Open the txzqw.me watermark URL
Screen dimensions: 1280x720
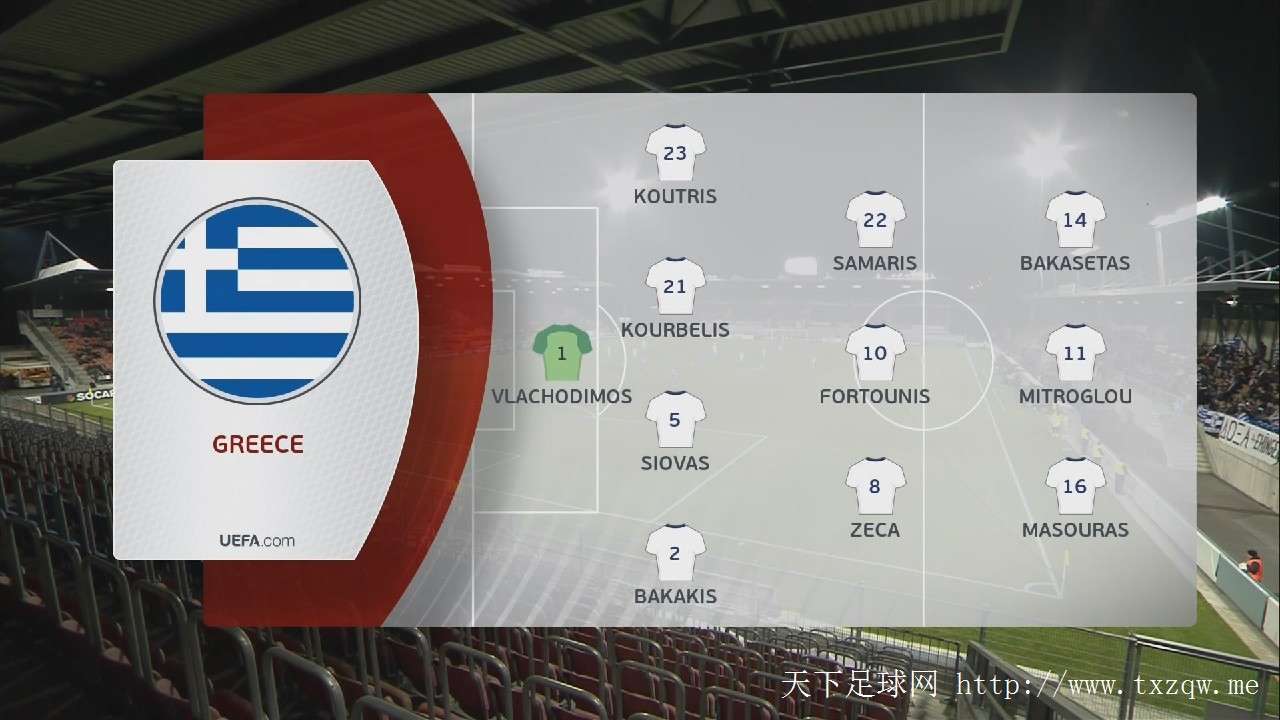(1107, 686)
